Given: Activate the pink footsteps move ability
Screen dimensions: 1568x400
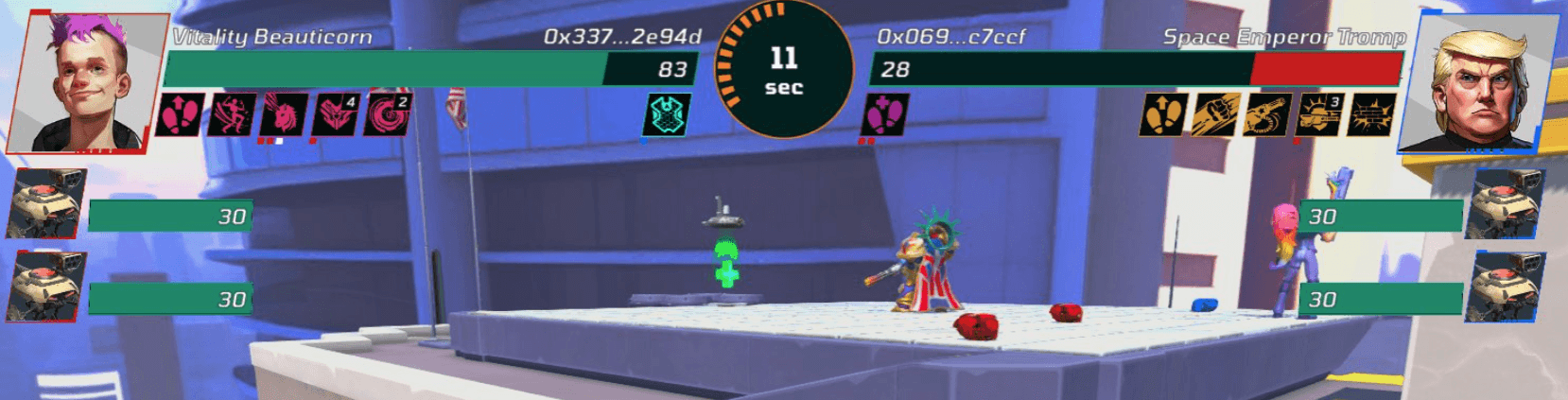Looking at the screenshot, I should click(180, 114).
